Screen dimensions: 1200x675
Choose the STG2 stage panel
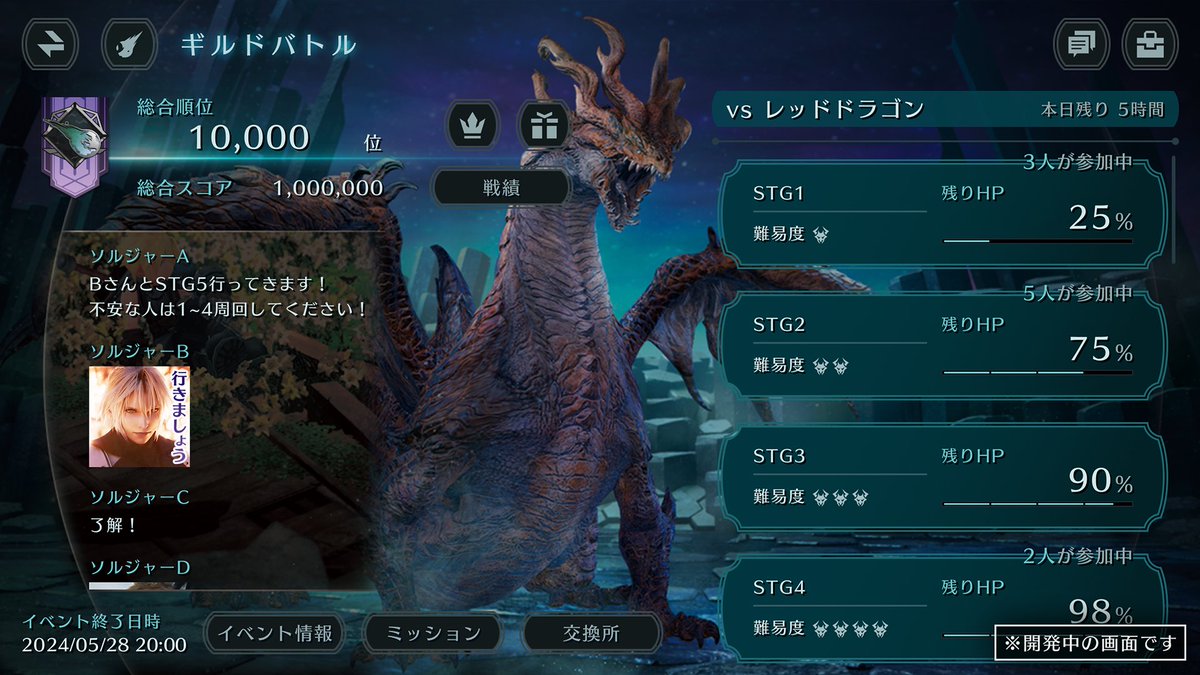(x=941, y=345)
